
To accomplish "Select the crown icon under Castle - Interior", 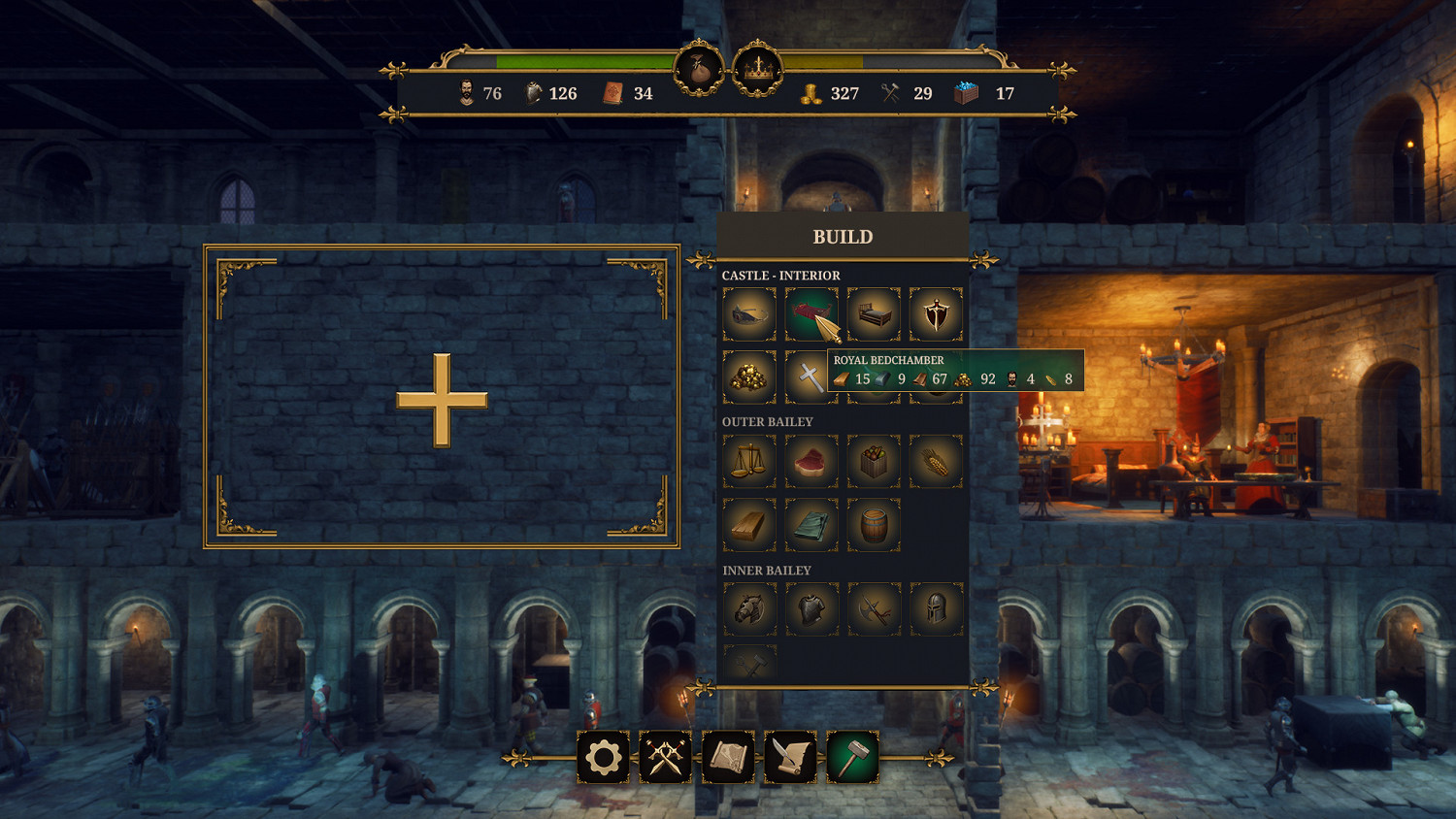I will (x=748, y=312).
